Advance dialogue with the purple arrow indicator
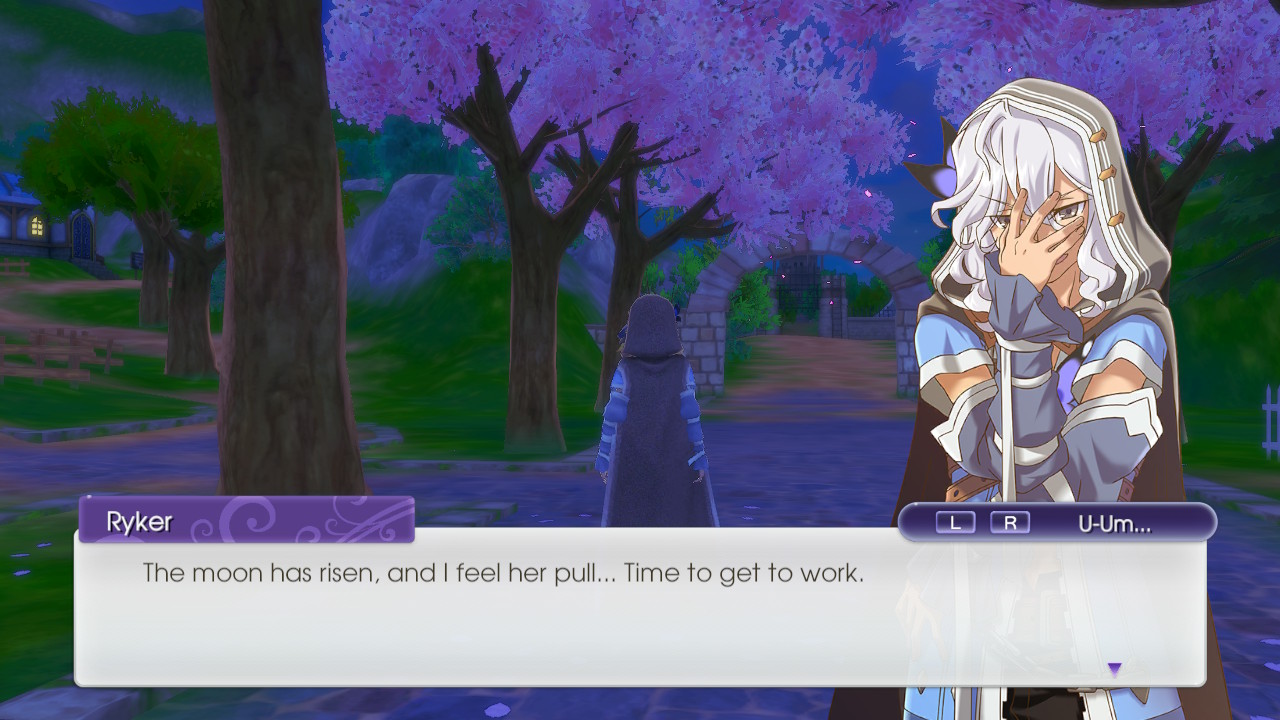The width and height of the screenshot is (1280, 720). point(1114,669)
